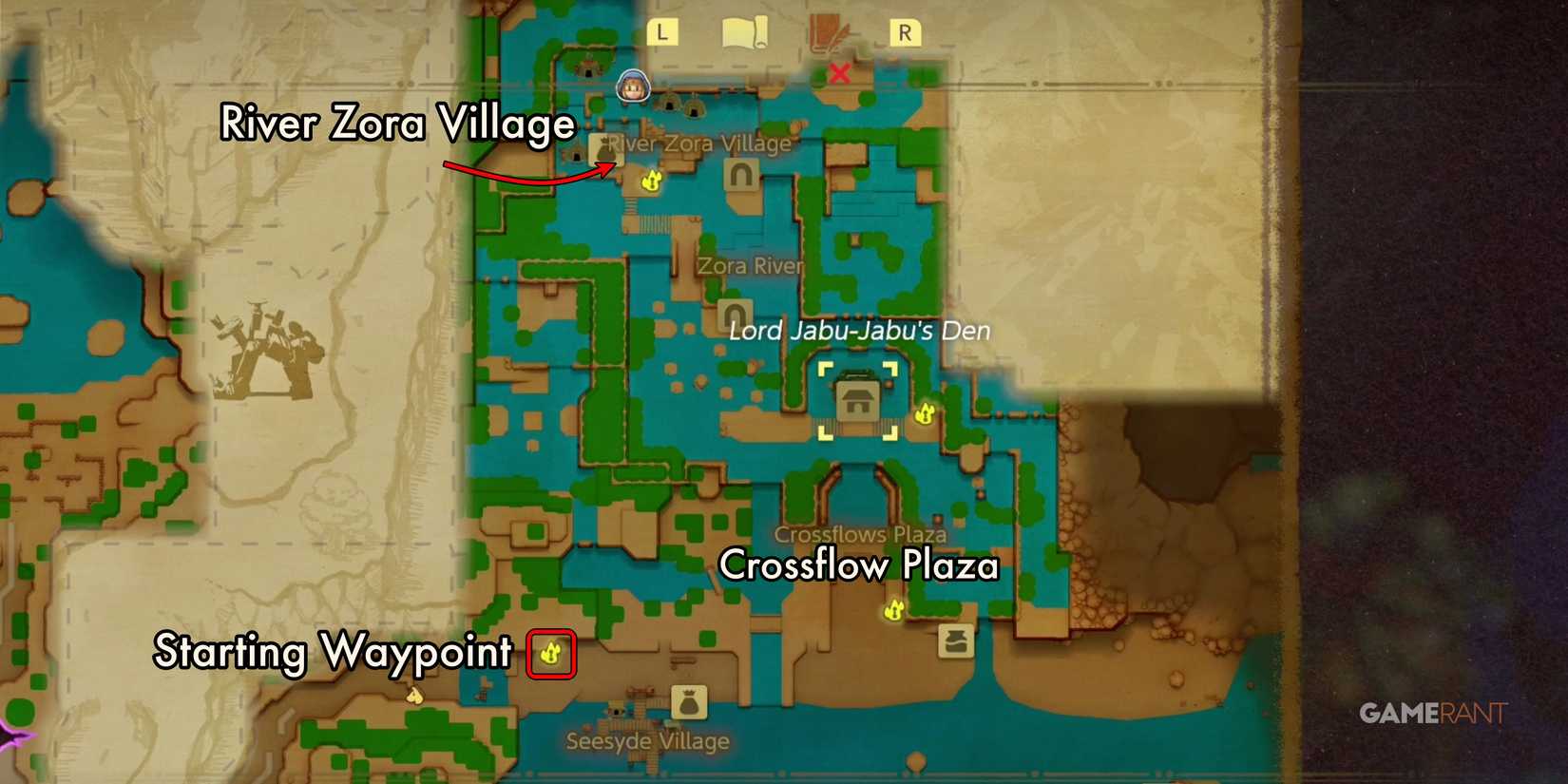The height and width of the screenshot is (784, 1568).
Task: Select the player position icon on the map
Action: click(x=632, y=87)
